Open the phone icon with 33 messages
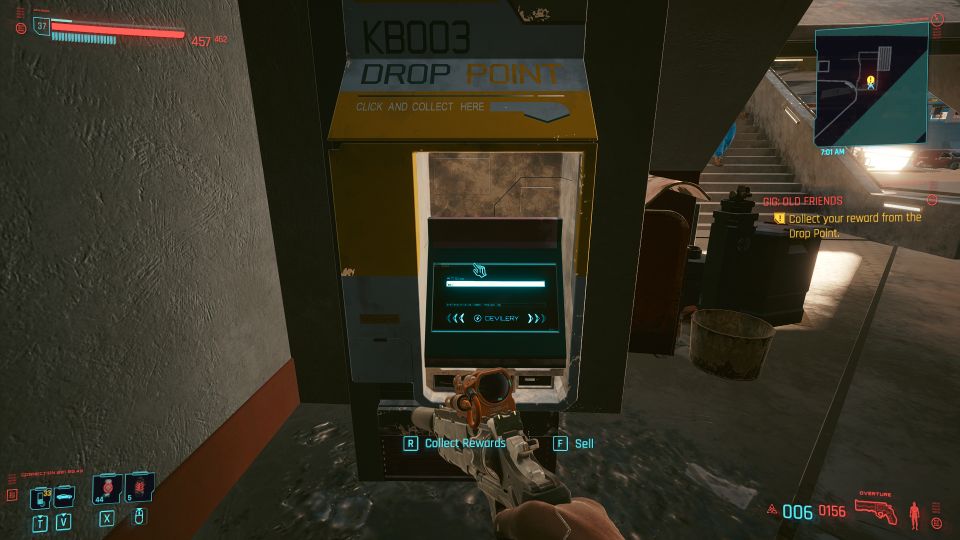This screenshot has width=960, height=540. click(40, 496)
